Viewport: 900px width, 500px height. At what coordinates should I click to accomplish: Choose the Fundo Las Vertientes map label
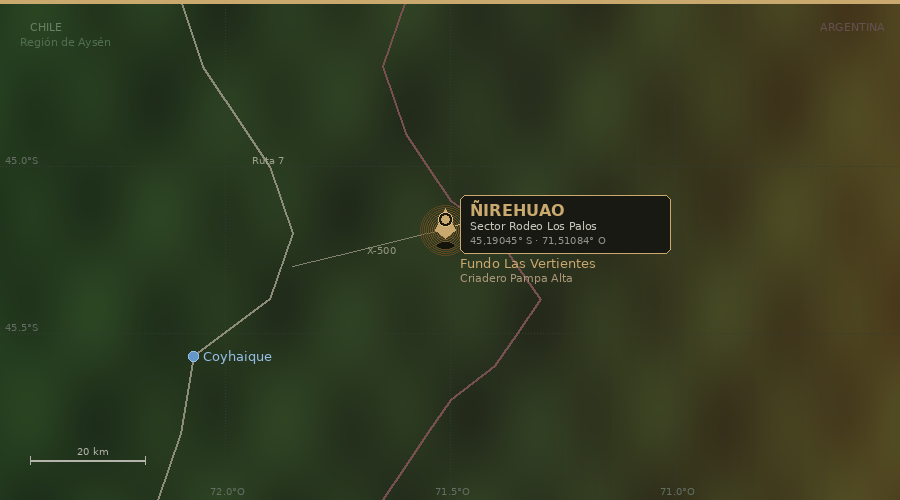(527, 264)
